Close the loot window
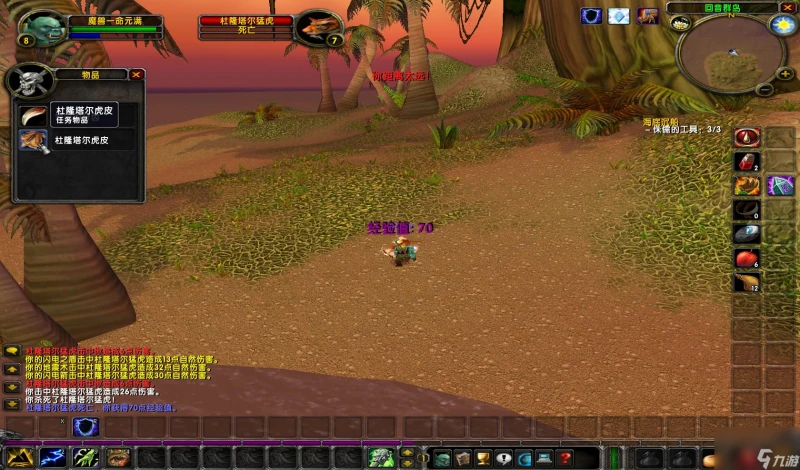This screenshot has width=800, height=470. tap(136, 74)
